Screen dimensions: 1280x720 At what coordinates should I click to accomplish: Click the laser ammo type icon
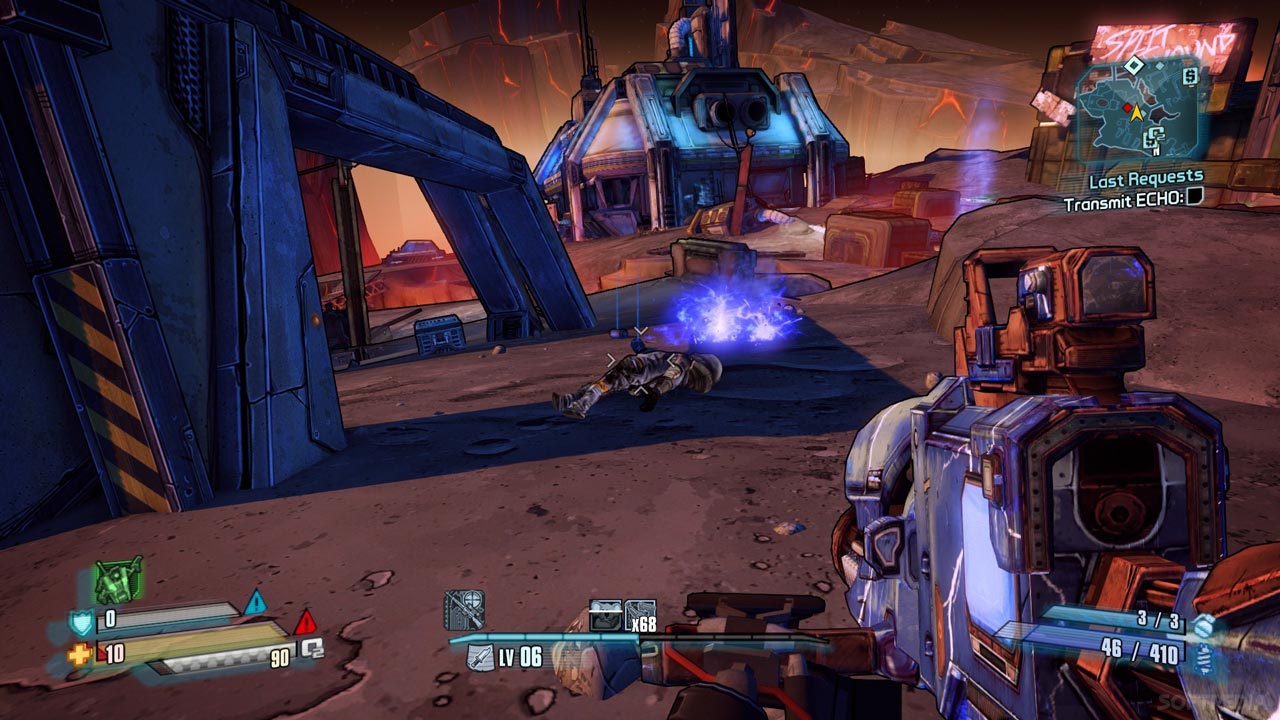coord(1203,655)
